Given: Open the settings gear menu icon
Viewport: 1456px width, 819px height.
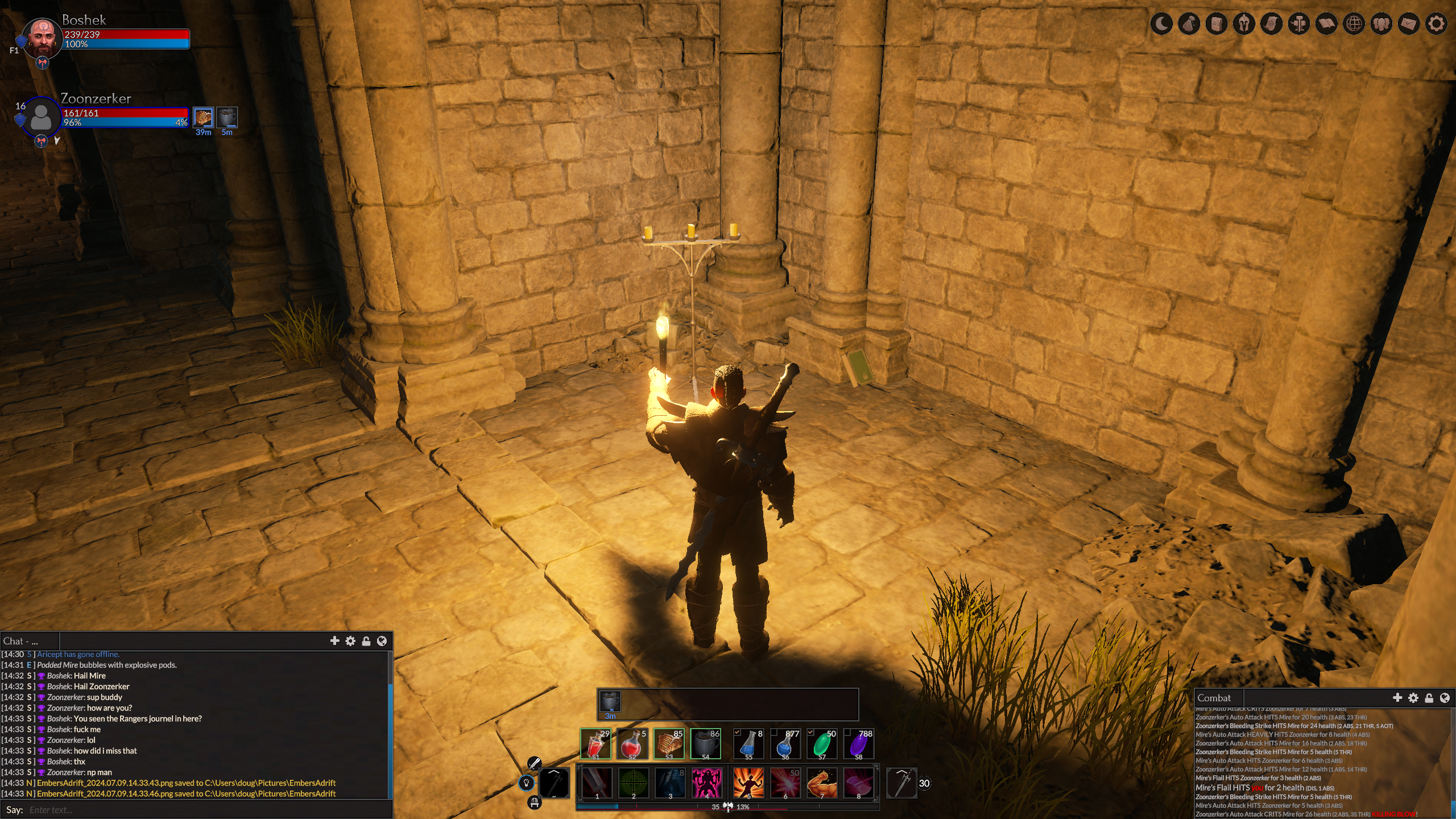Looking at the screenshot, I should tap(1436, 24).
